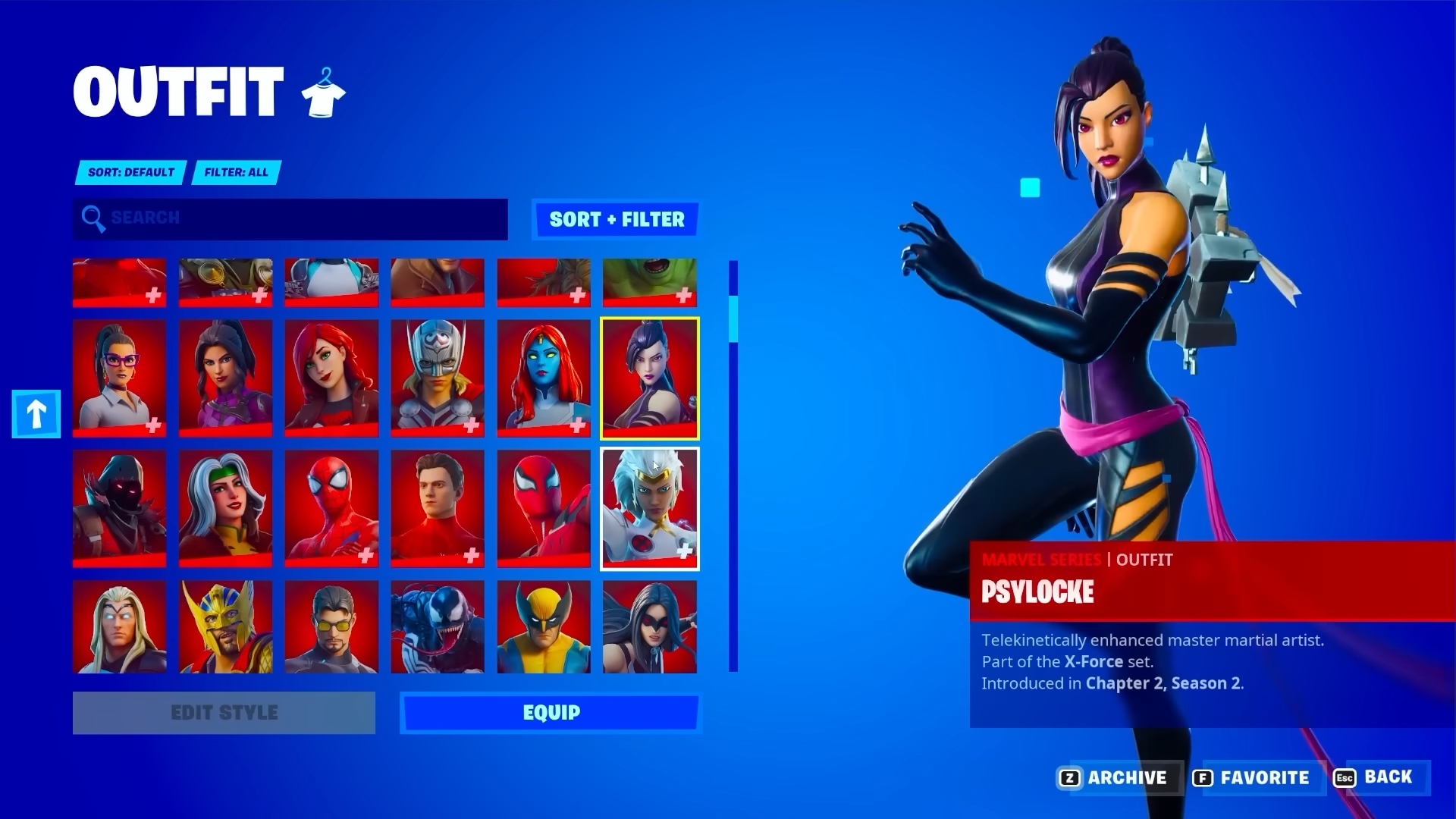Choose the Mystique outfit tile
The height and width of the screenshot is (819, 1456).
543,378
